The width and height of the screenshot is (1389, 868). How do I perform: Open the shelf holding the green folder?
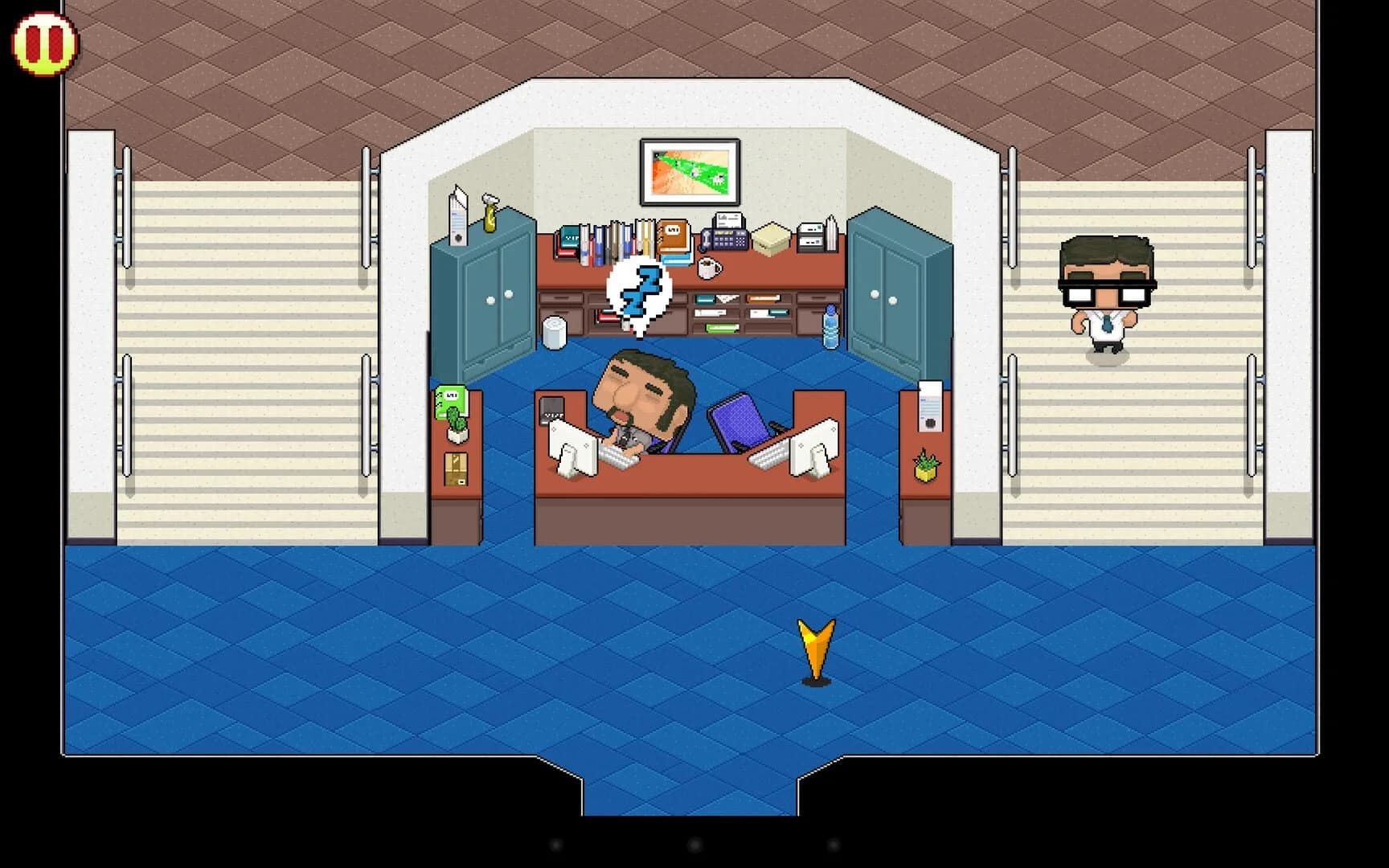pos(721,328)
